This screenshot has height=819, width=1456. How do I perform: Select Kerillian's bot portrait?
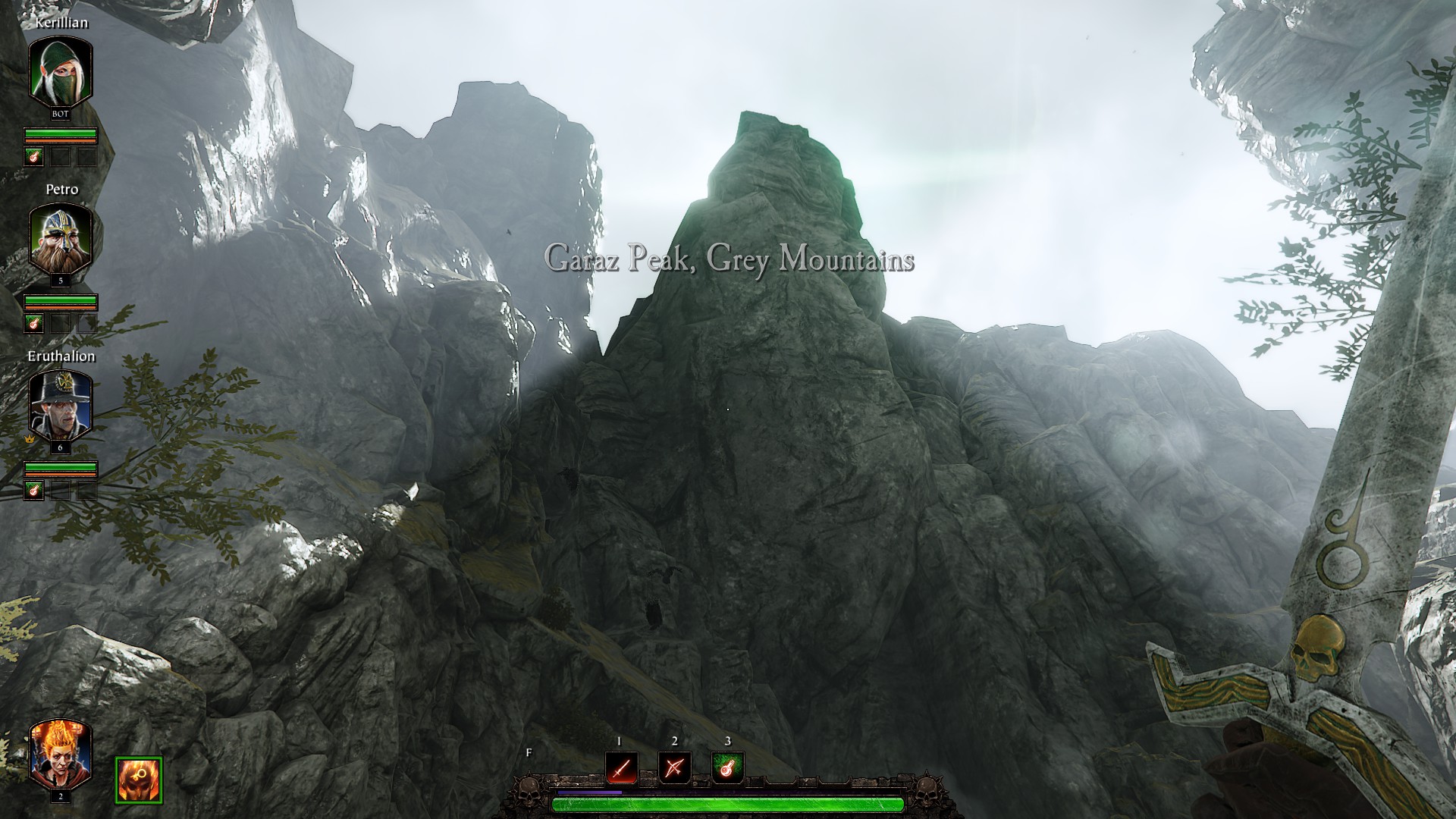click(x=61, y=71)
